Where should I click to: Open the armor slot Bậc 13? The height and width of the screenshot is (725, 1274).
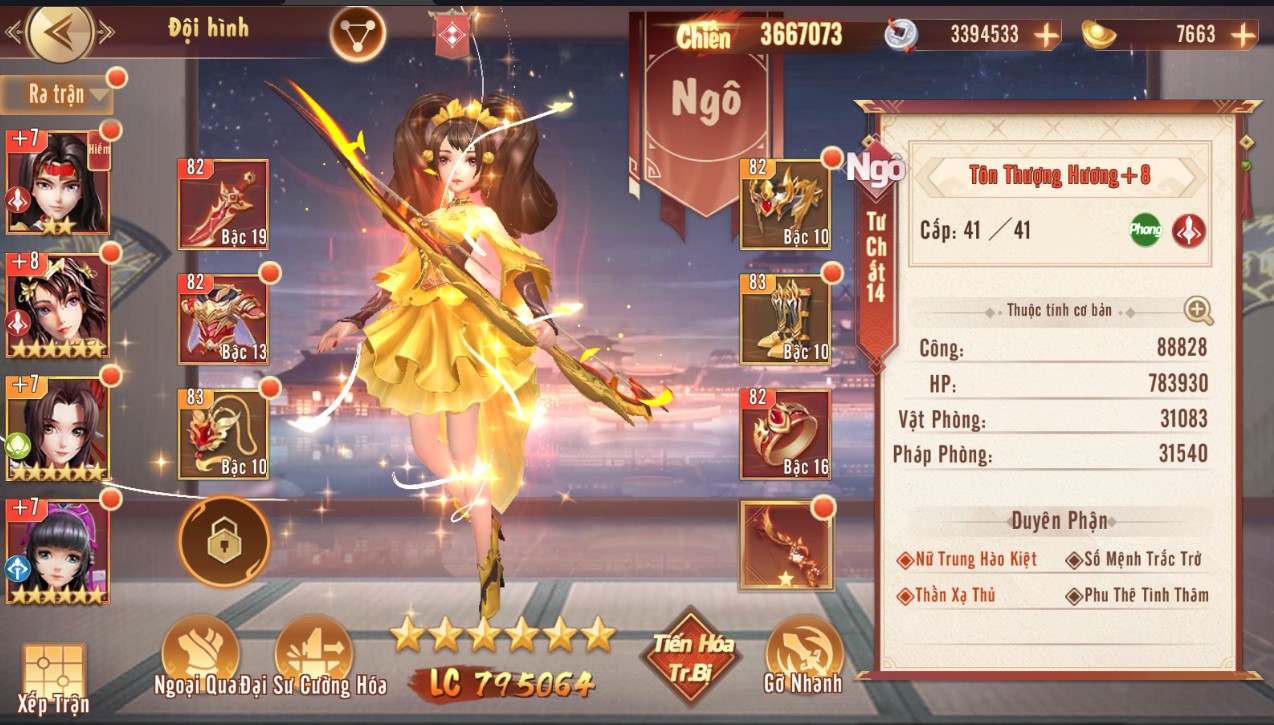tap(223, 319)
